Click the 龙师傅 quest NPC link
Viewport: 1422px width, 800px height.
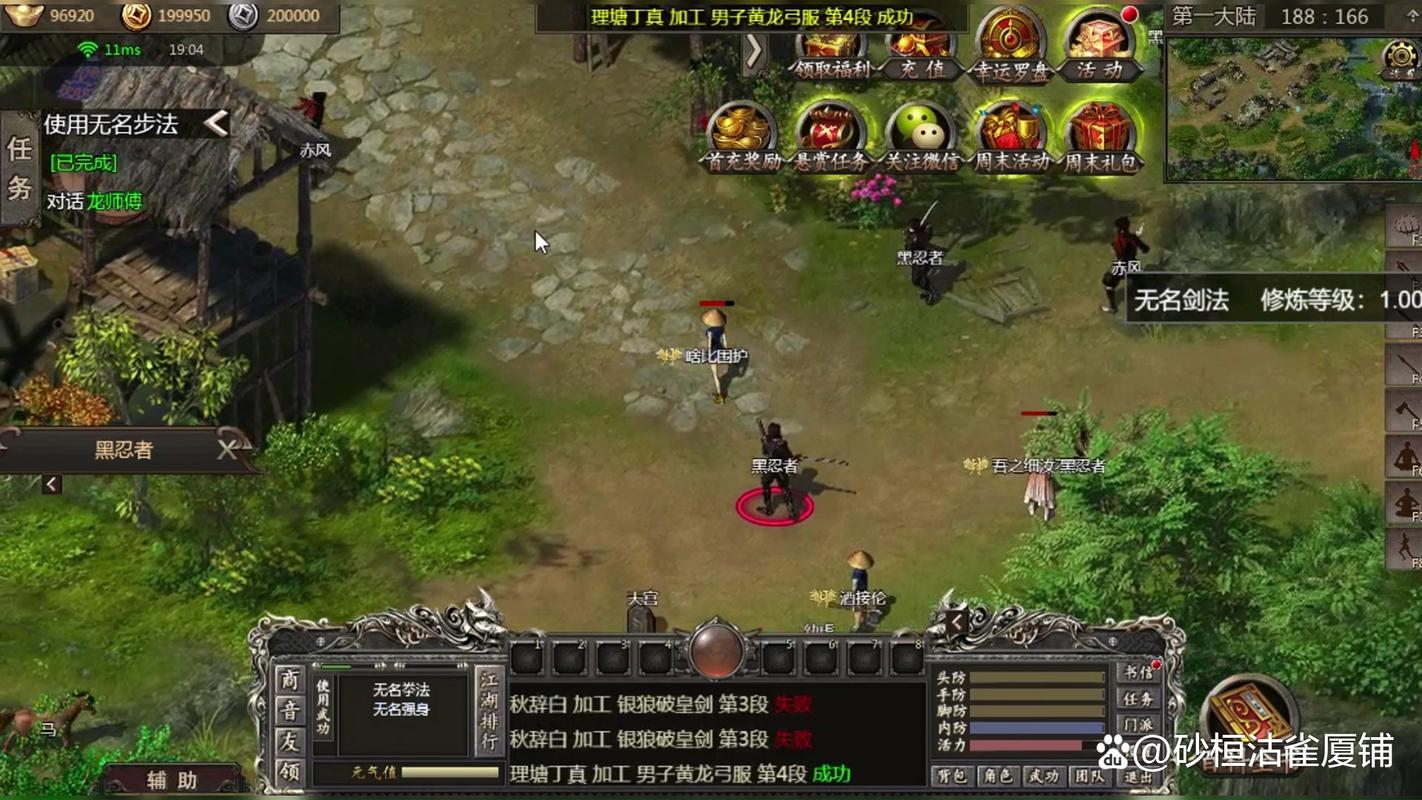click(115, 201)
